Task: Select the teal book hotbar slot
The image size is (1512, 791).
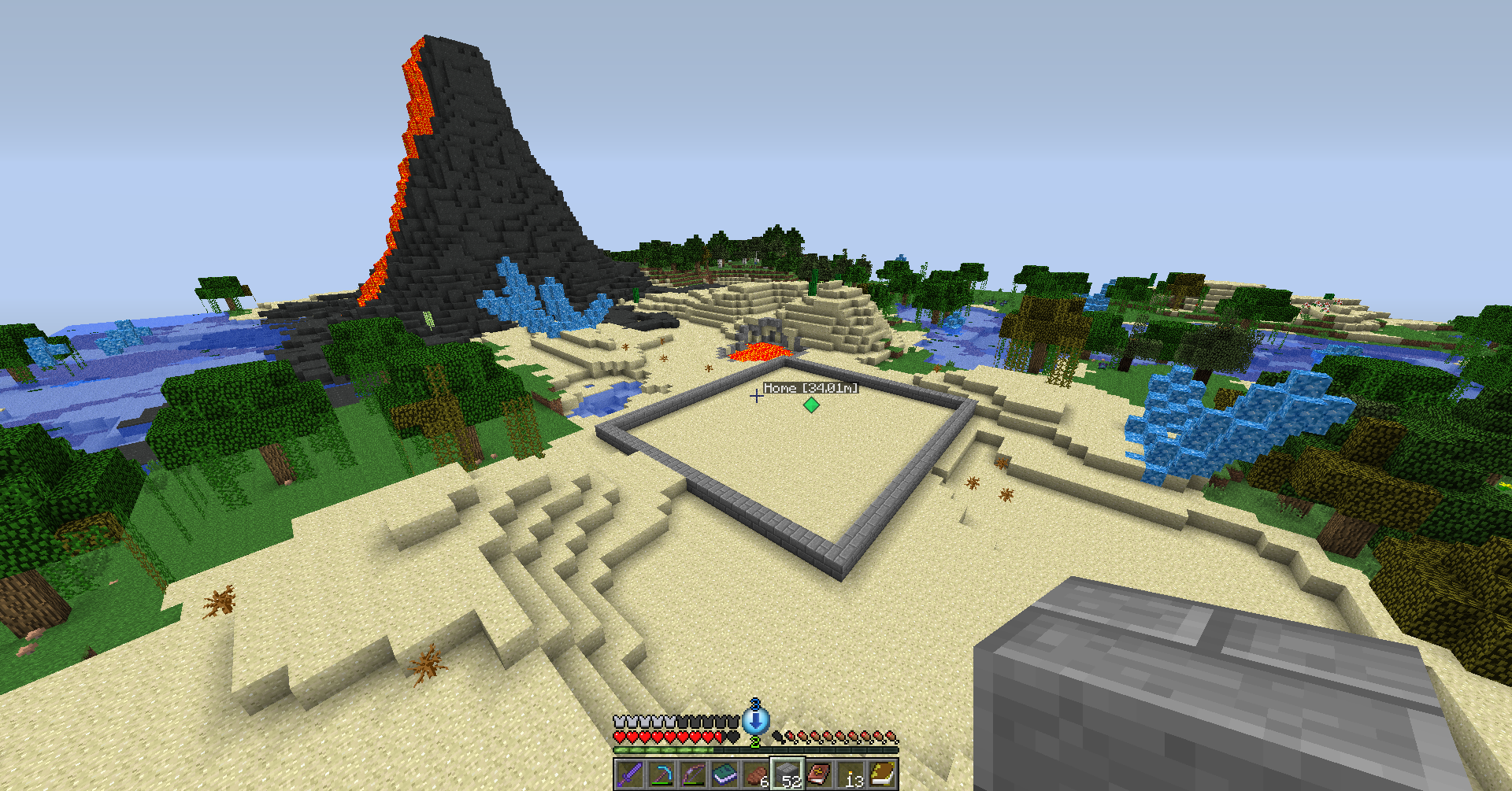Action: point(724,774)
